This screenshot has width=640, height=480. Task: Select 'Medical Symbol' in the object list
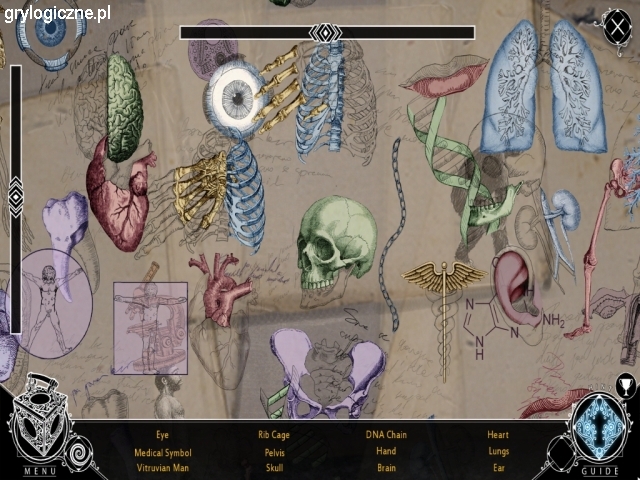click(162, 452)
